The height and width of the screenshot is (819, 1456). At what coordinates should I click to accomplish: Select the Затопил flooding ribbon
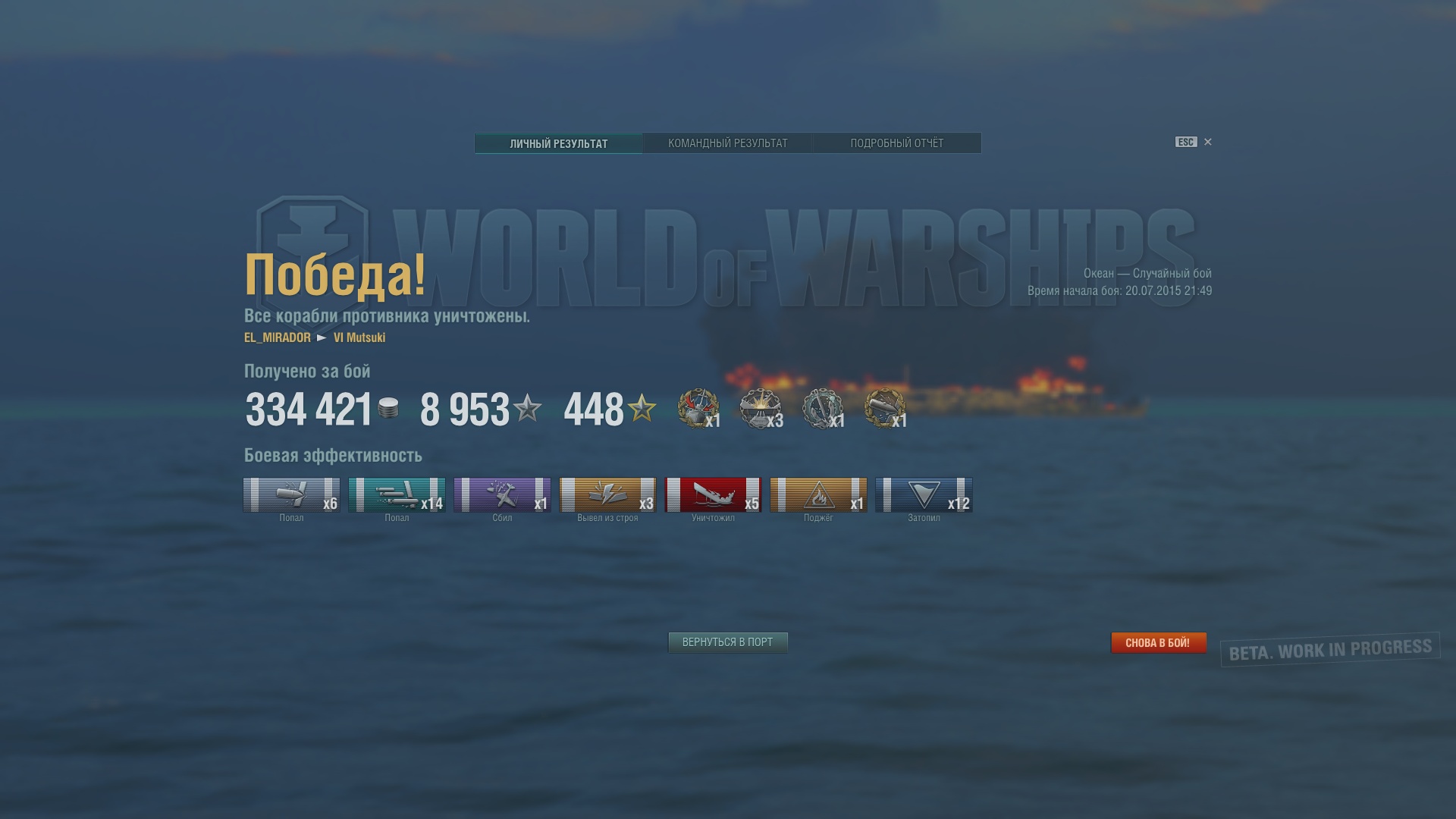point(924,495)
